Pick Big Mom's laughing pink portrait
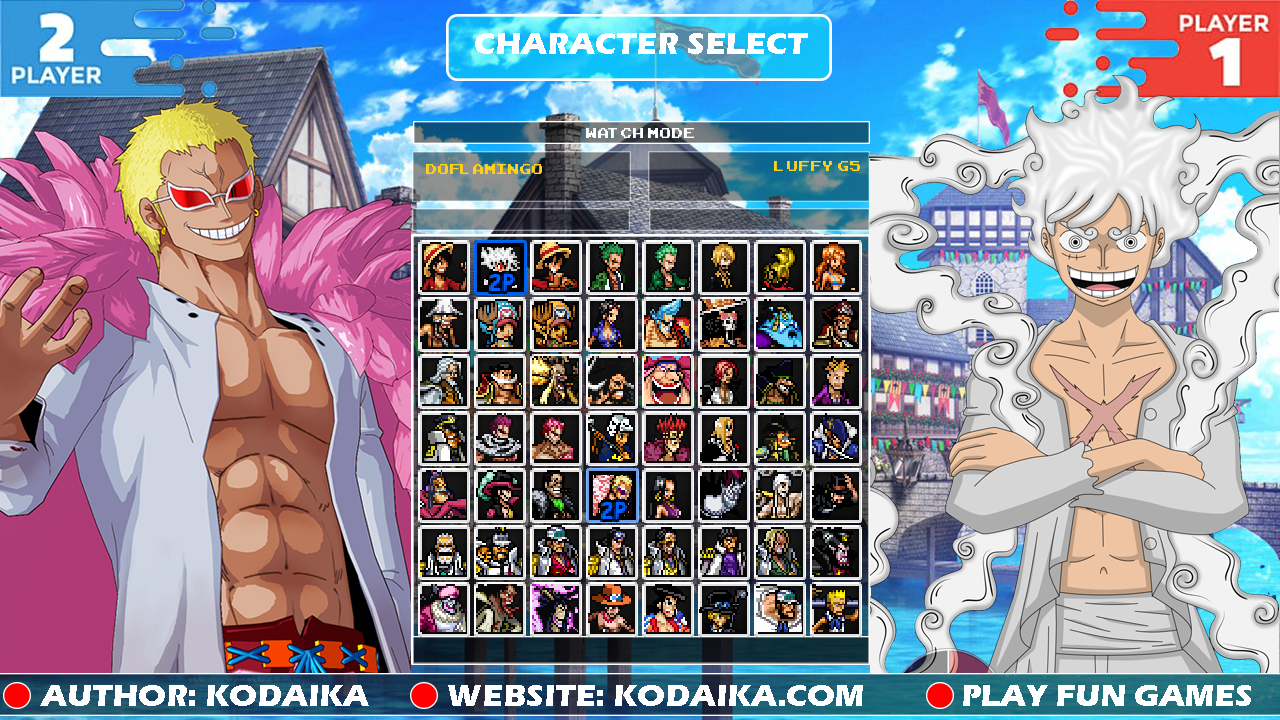This screenshot has width=1280, height=720. [668, 381]
